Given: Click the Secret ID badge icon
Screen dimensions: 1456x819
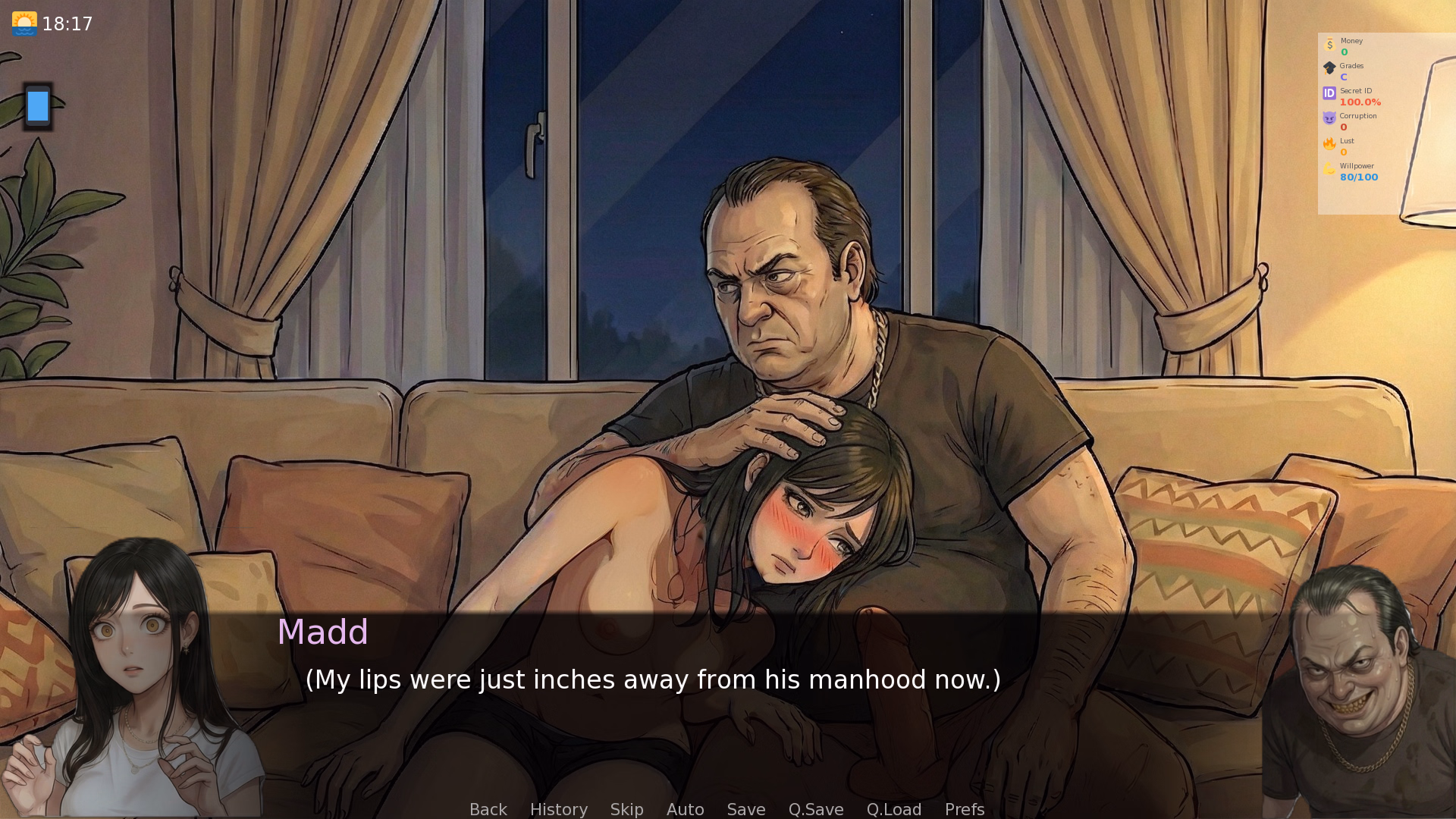Looking at the screenshot, I should click(x=1329, y=93).
